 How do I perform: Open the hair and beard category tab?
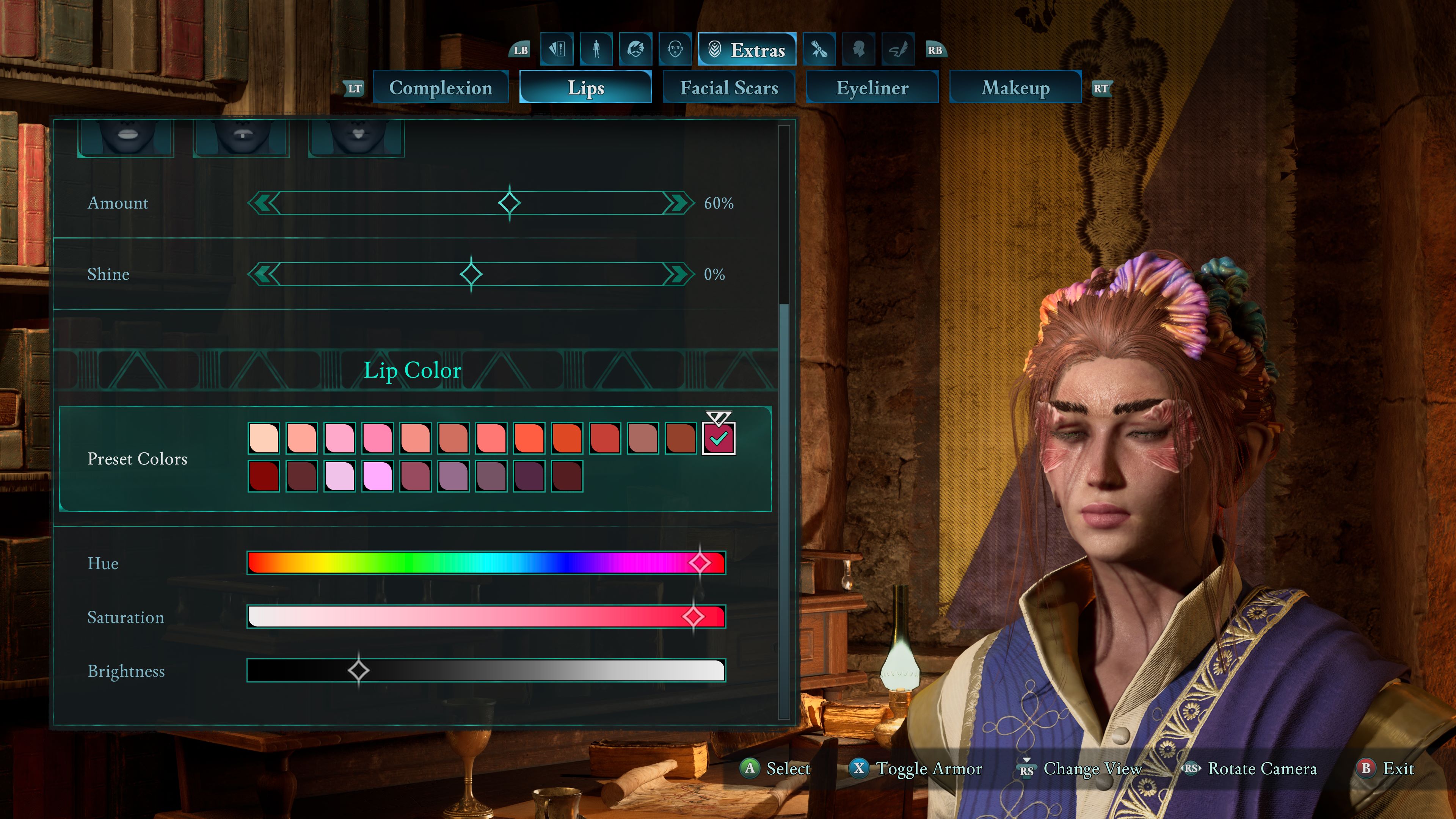[x=636, y=50]
